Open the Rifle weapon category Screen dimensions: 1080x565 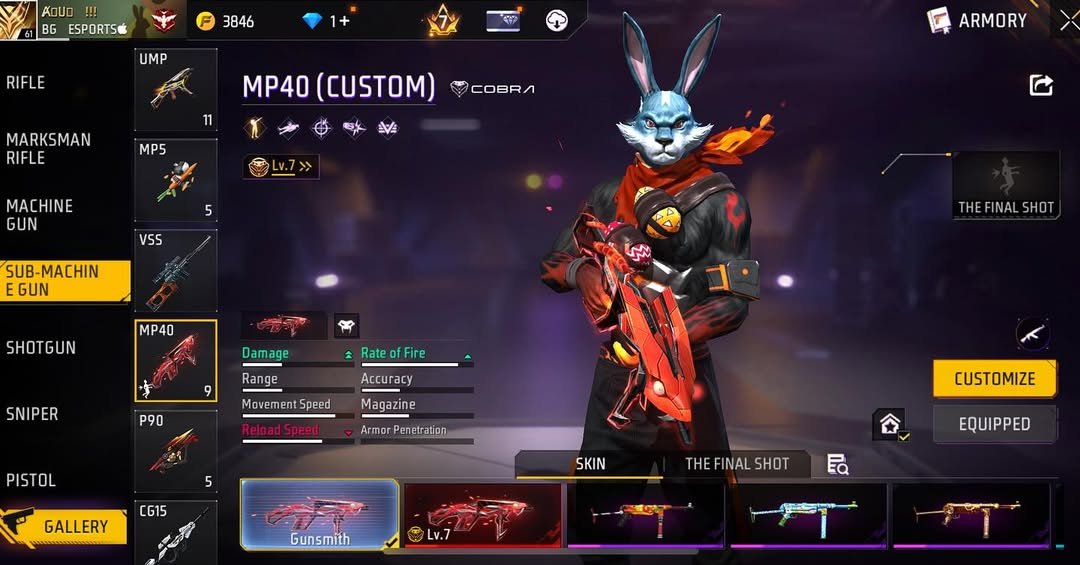pos(27,83)
